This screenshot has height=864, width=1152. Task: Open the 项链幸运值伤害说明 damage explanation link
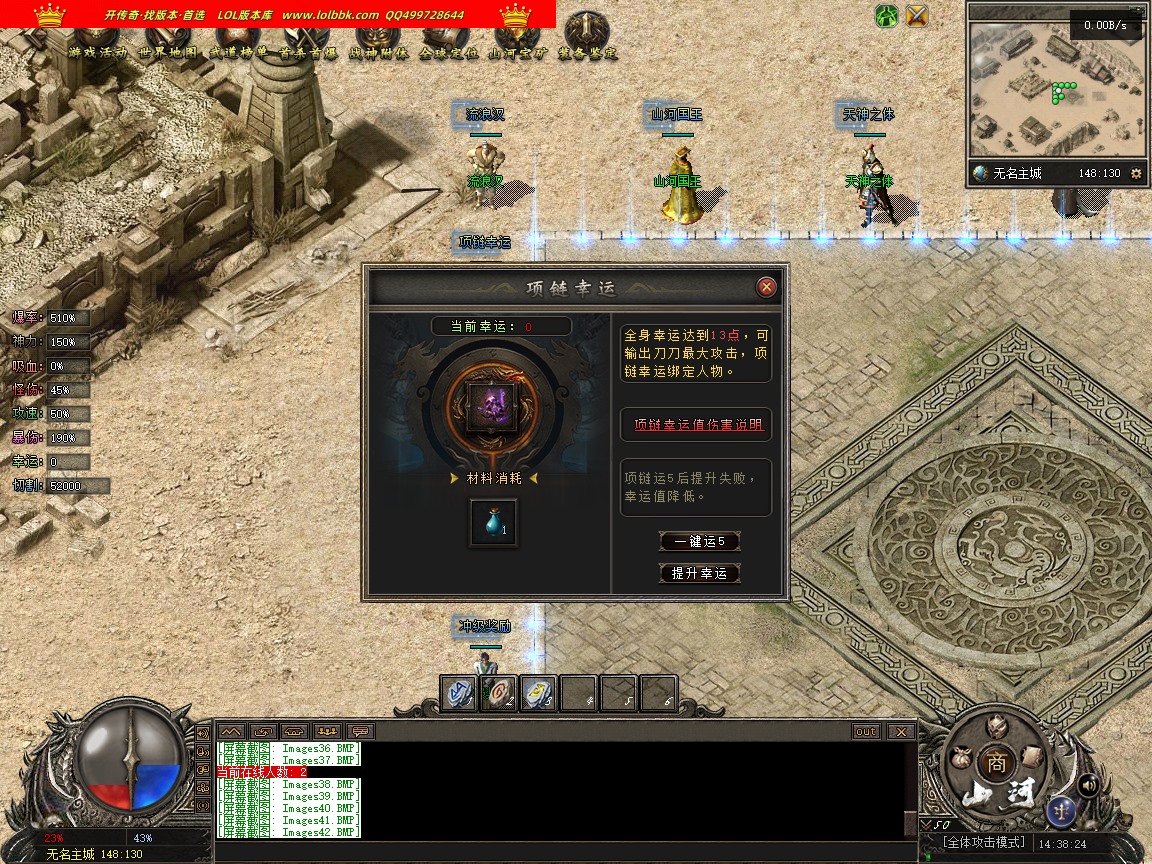(x=697, y=425)
